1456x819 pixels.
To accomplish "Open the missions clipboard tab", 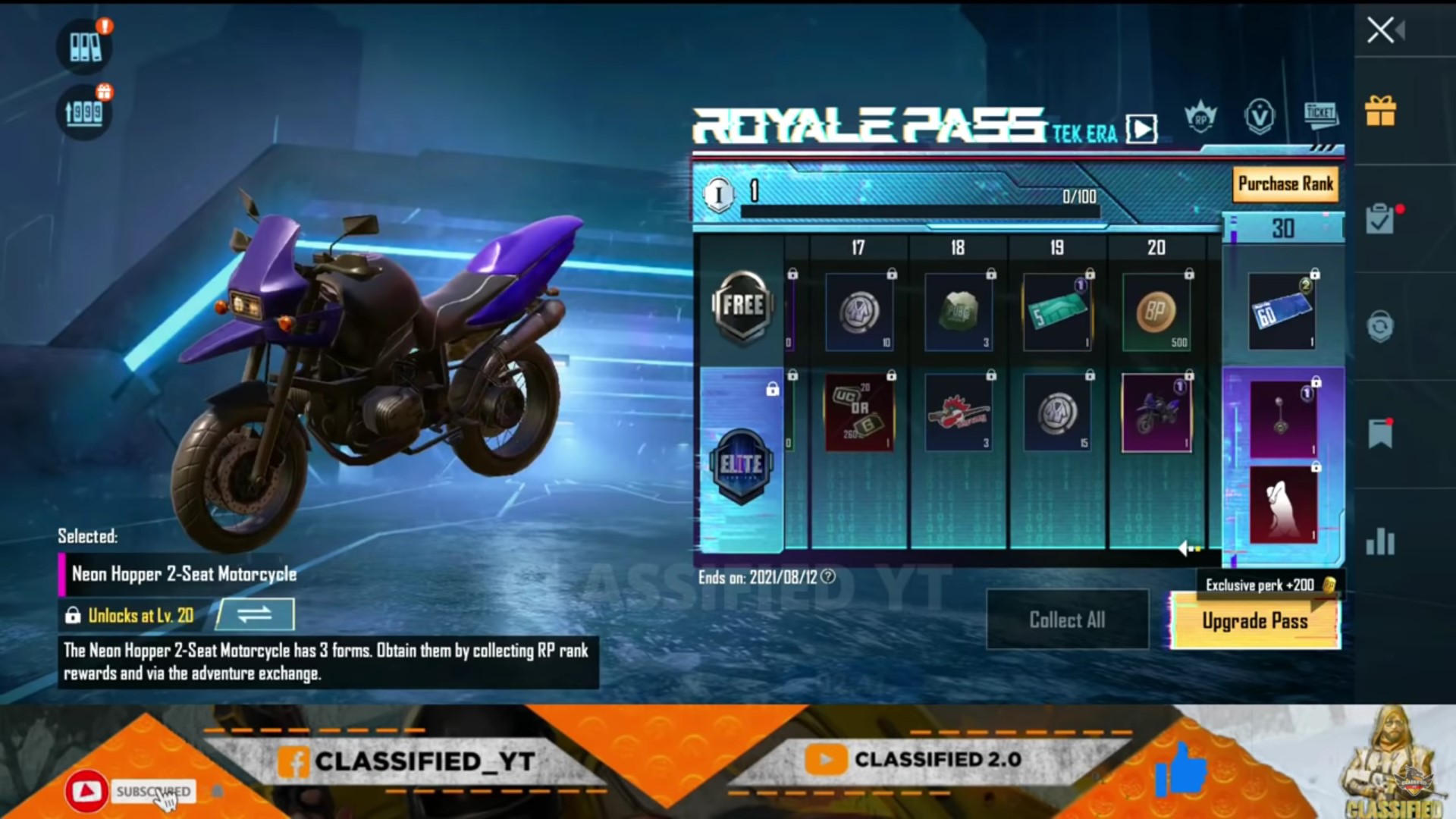I will coord(1380,220).
